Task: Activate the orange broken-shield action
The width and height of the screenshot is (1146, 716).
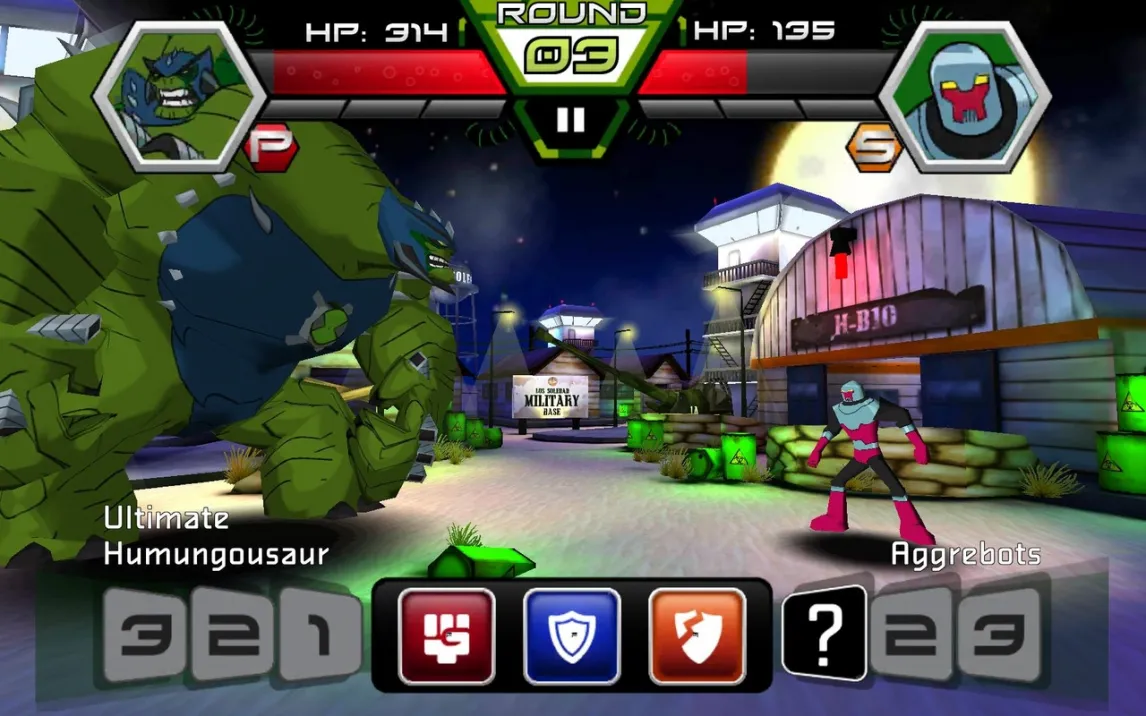Action: 697,635
